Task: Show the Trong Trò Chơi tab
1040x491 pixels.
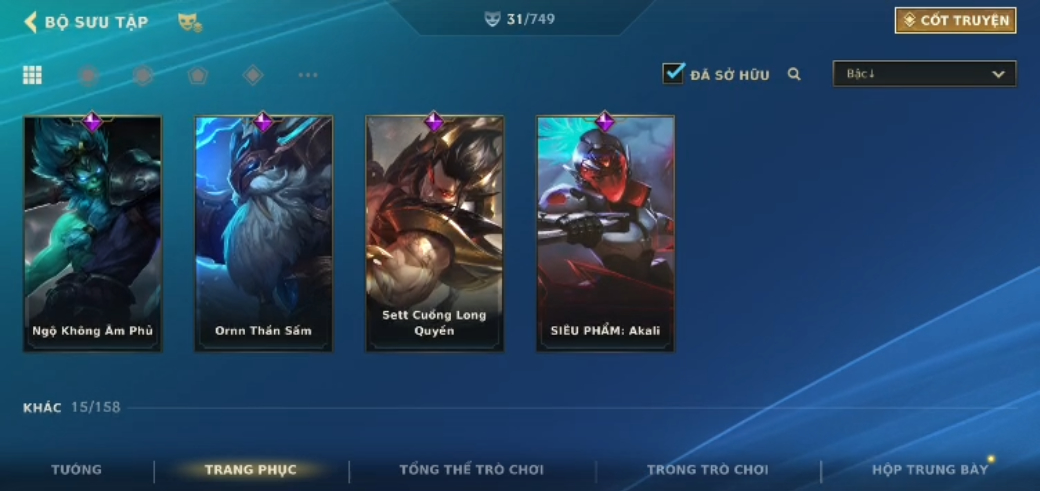Action: [707, 470]
